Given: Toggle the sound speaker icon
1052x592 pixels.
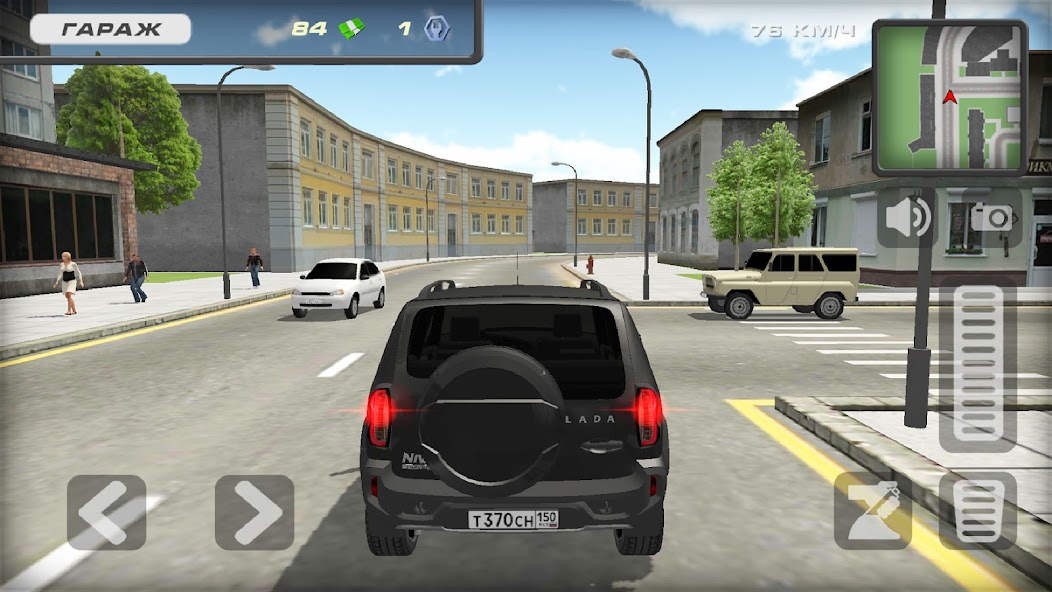Looking at the screenshot, I should pos(907,218).
